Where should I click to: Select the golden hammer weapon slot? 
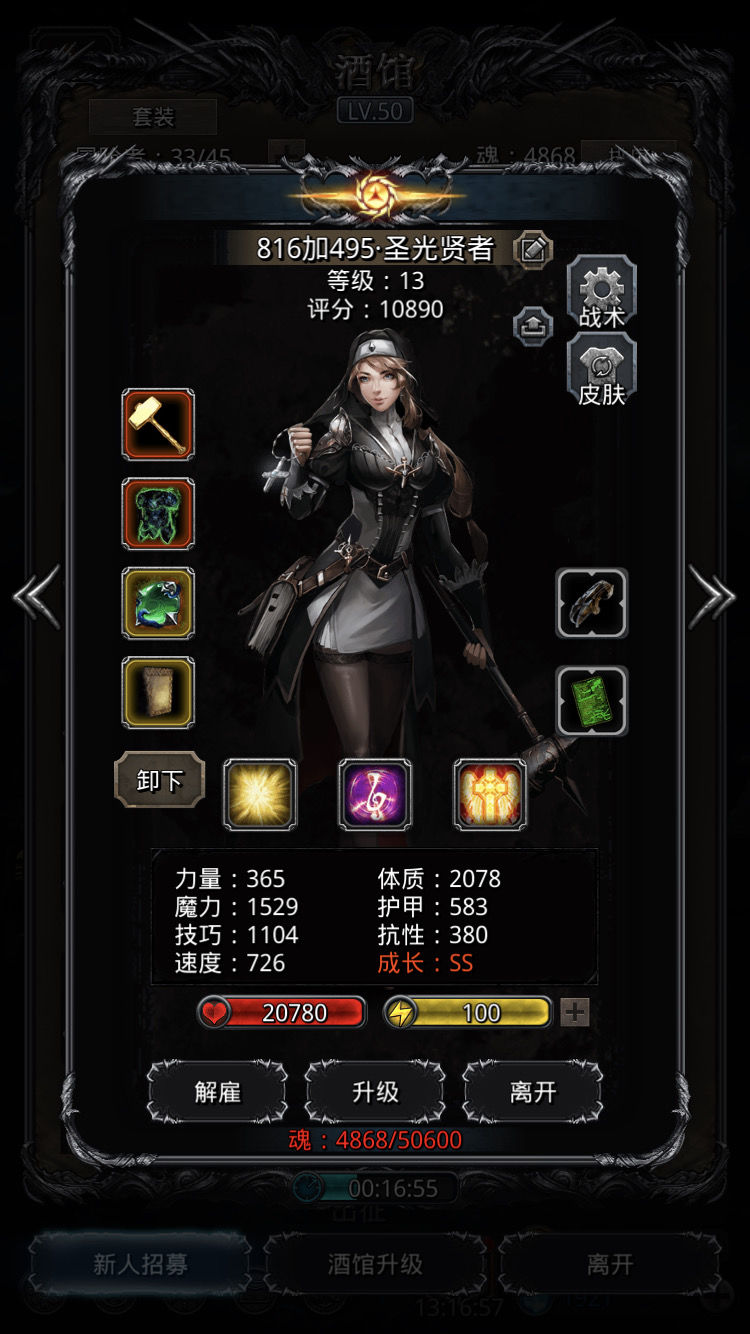tap(158, 424)
